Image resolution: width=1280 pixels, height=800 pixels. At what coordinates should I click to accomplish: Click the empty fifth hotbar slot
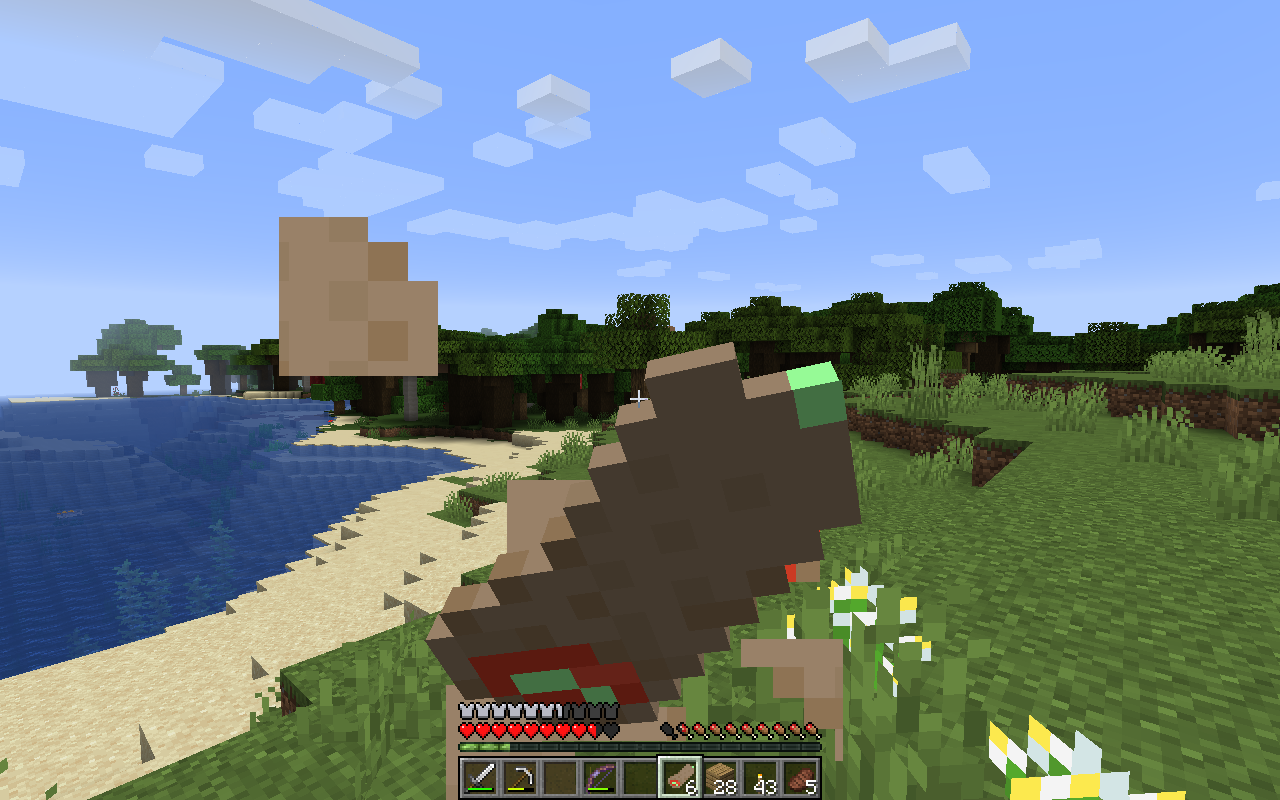[640, 777]
